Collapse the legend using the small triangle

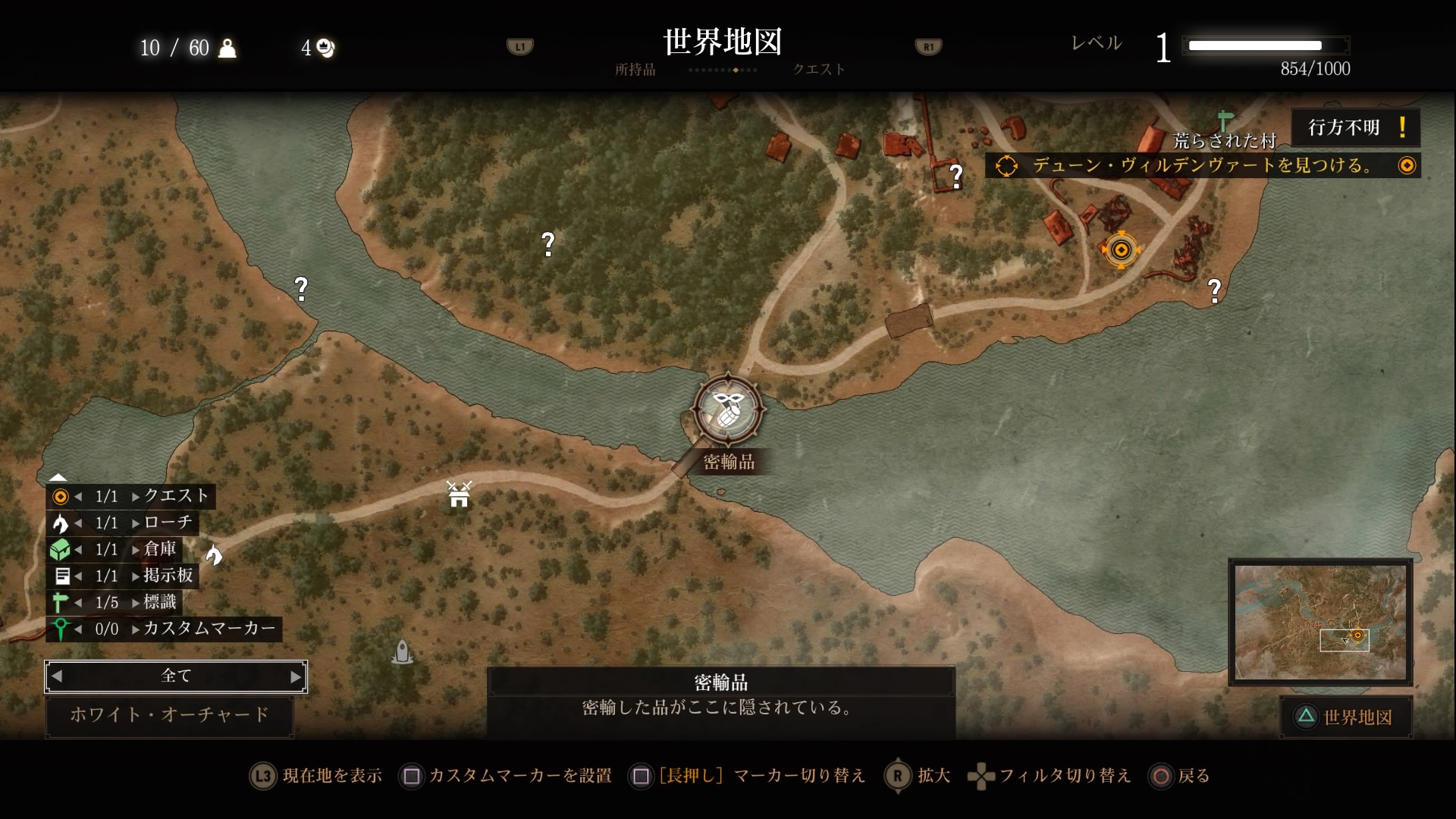(x=57, y=476)
